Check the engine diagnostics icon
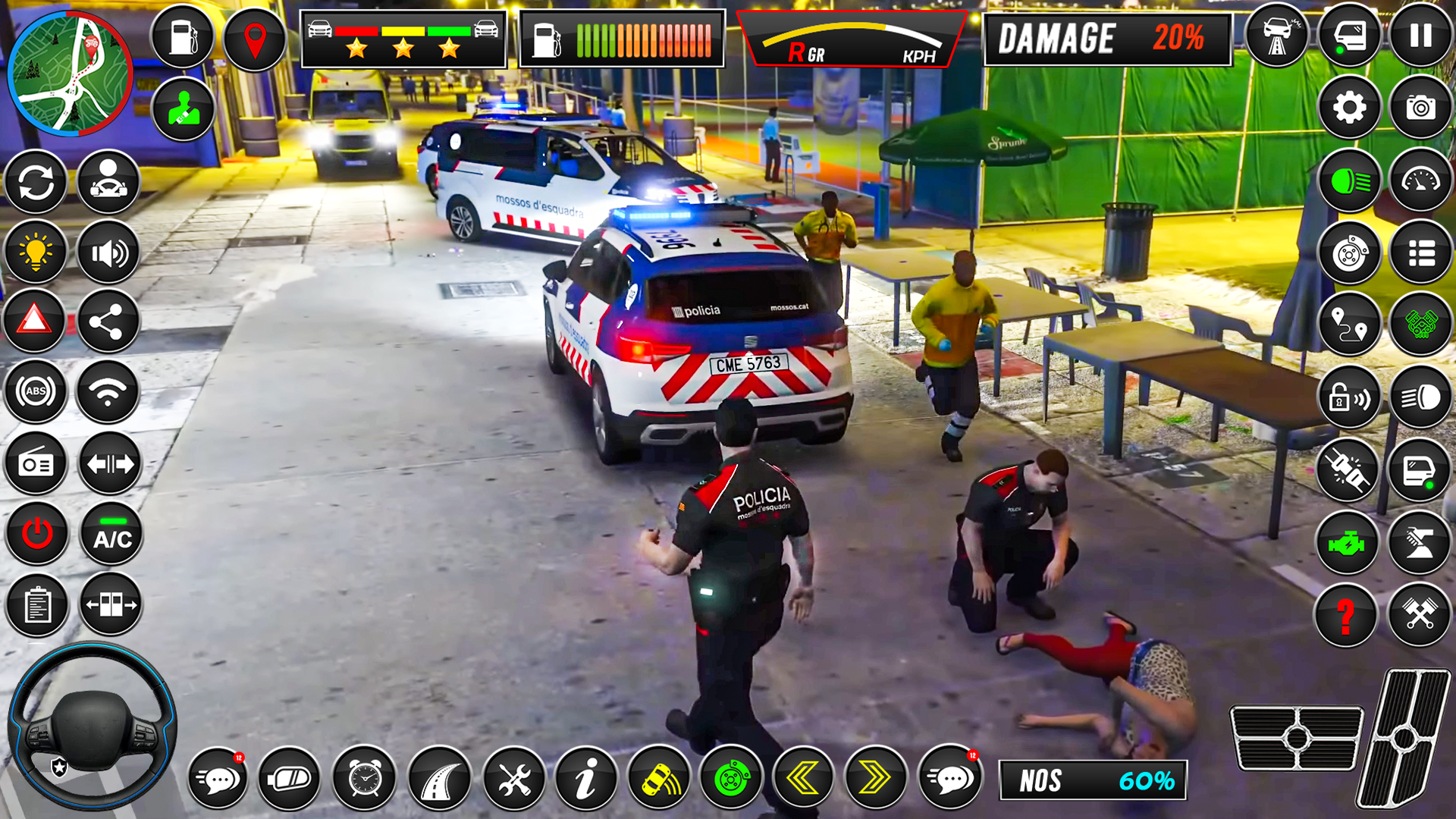 click(x=1349, y=541)
